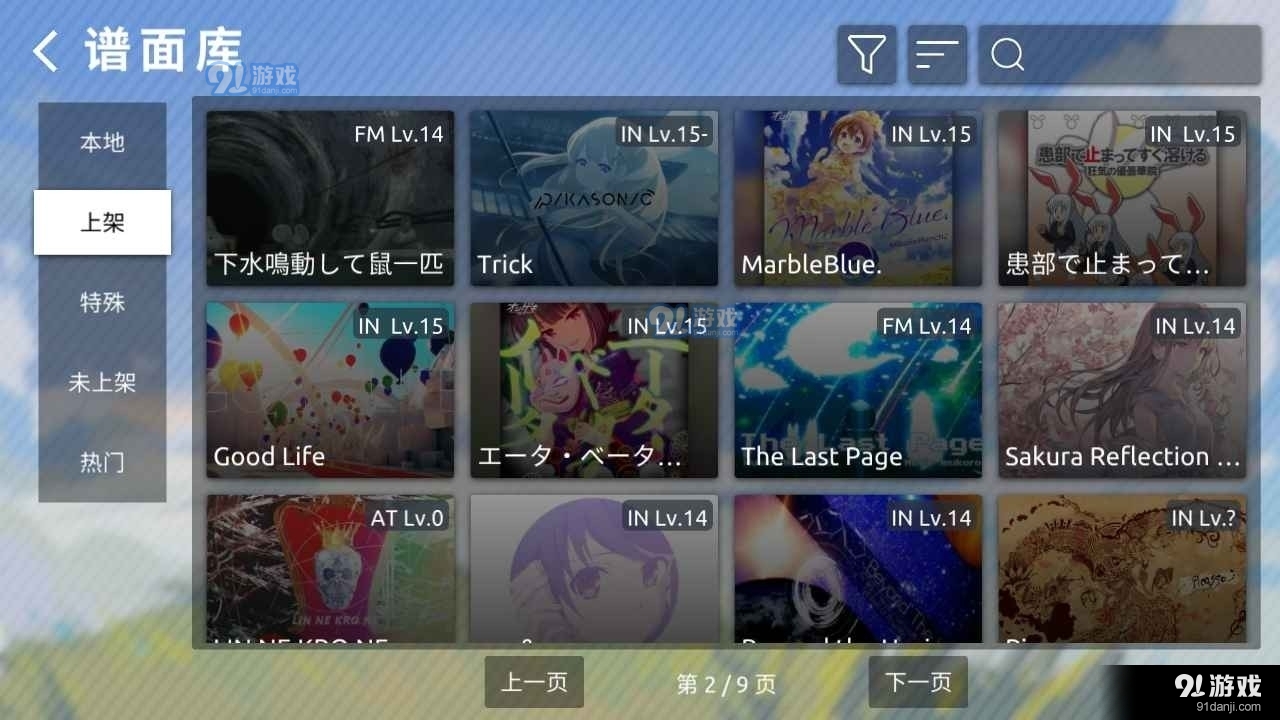Viewport: 1280px width, 720px height.
Task: Click the sort icon next to the filter
Action: [x=937, y=54]
